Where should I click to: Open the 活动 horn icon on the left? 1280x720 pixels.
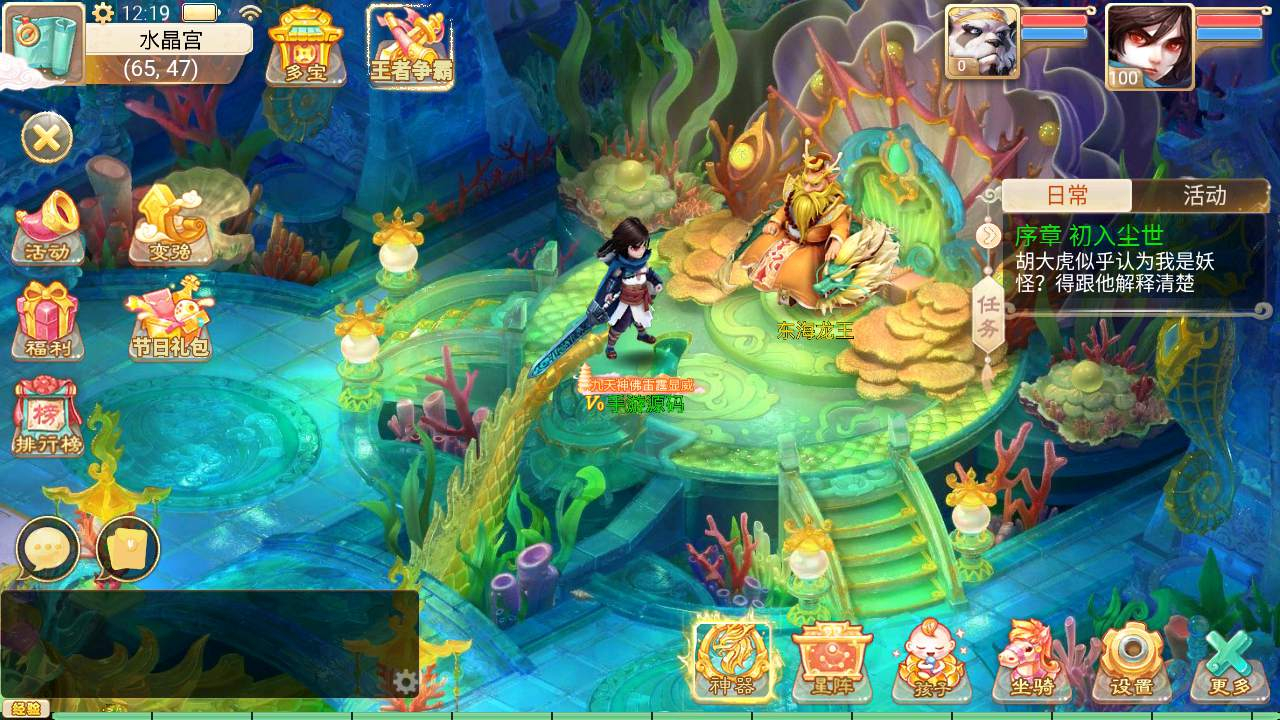click(x=47, y=227)
